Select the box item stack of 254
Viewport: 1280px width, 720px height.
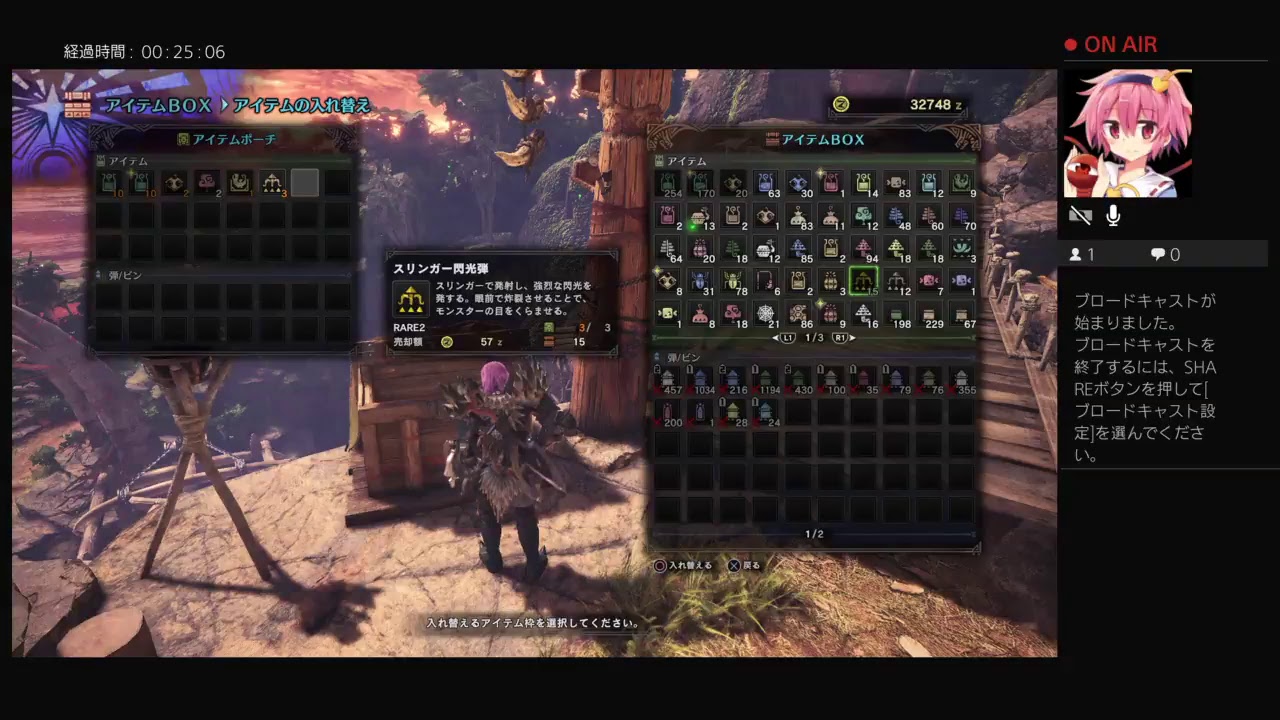(668, 183)
